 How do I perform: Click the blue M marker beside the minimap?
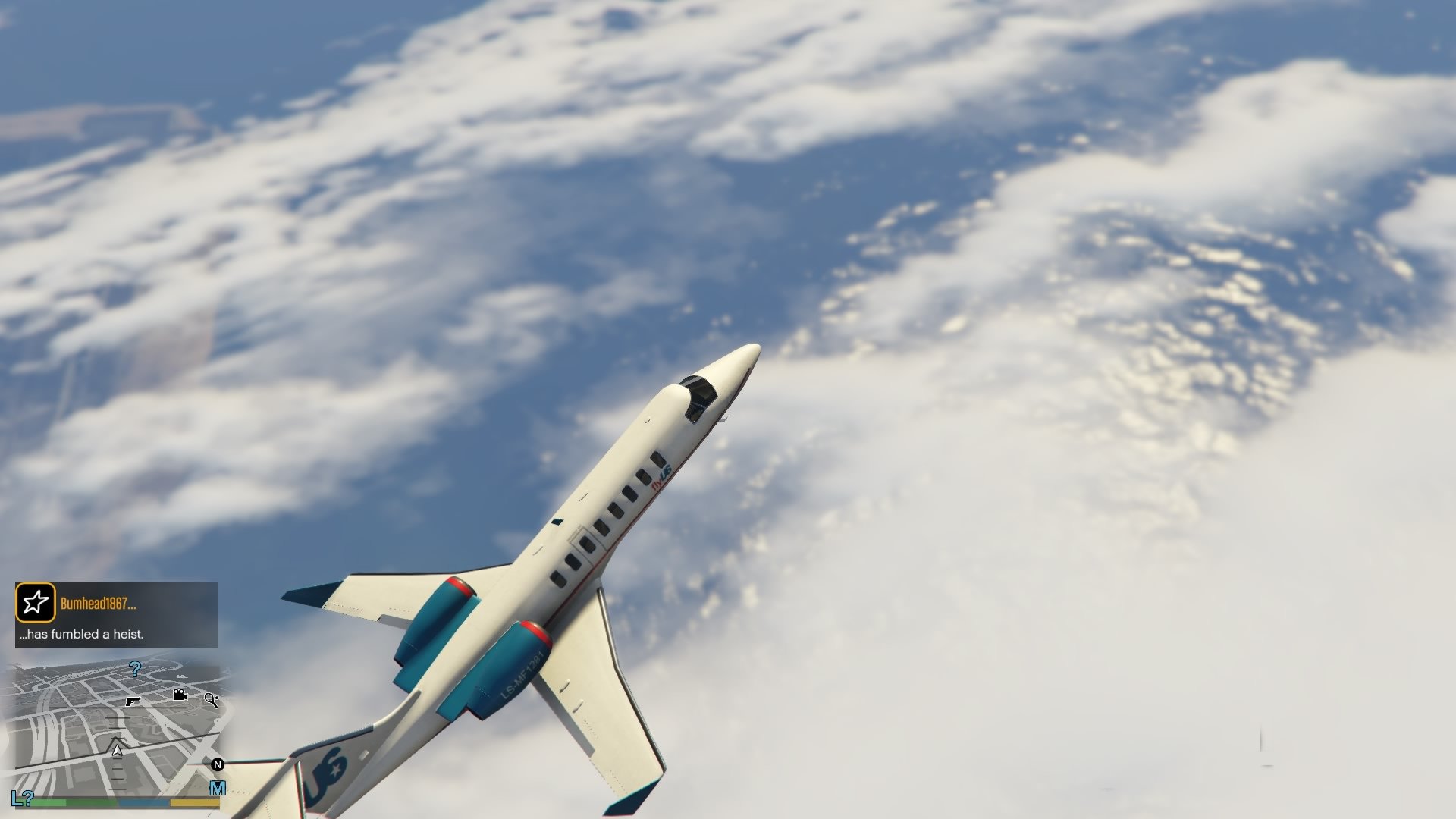pyautogui.click(x=217, y=788)
